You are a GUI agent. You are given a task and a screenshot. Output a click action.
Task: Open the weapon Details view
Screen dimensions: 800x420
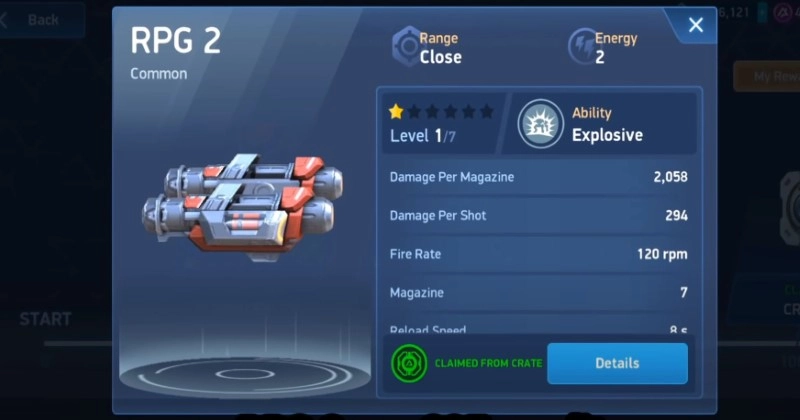(x=617, y=363)
